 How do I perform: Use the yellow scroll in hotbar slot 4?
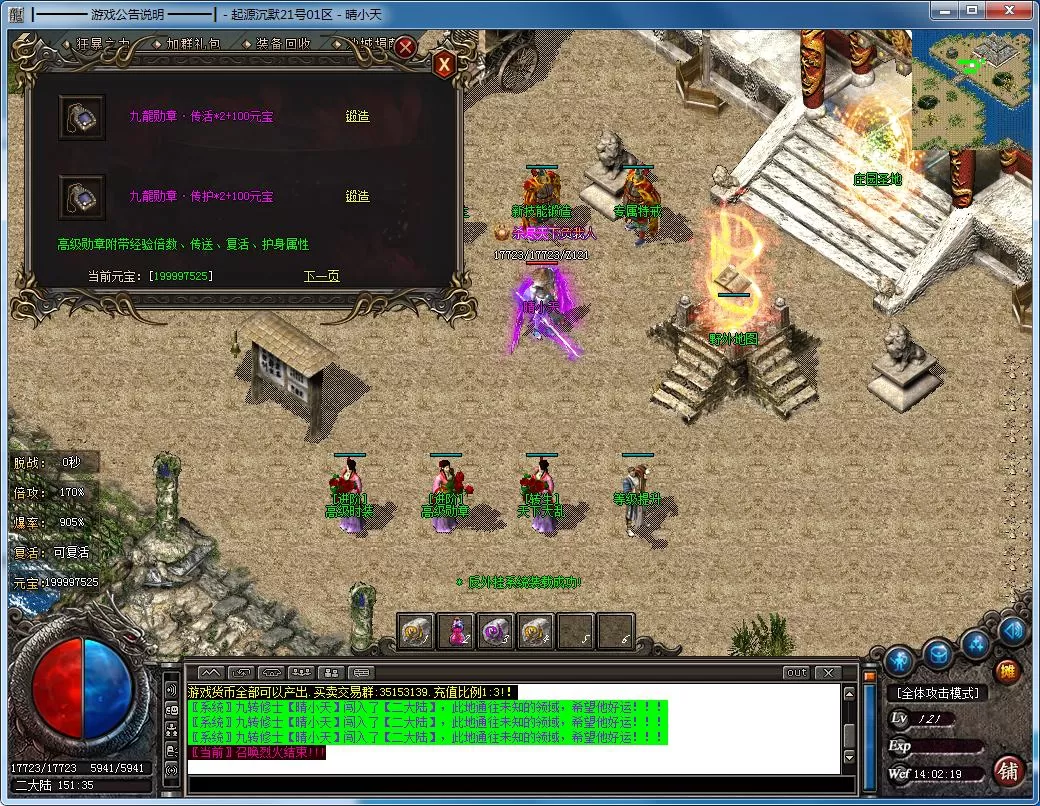point(536,631)
